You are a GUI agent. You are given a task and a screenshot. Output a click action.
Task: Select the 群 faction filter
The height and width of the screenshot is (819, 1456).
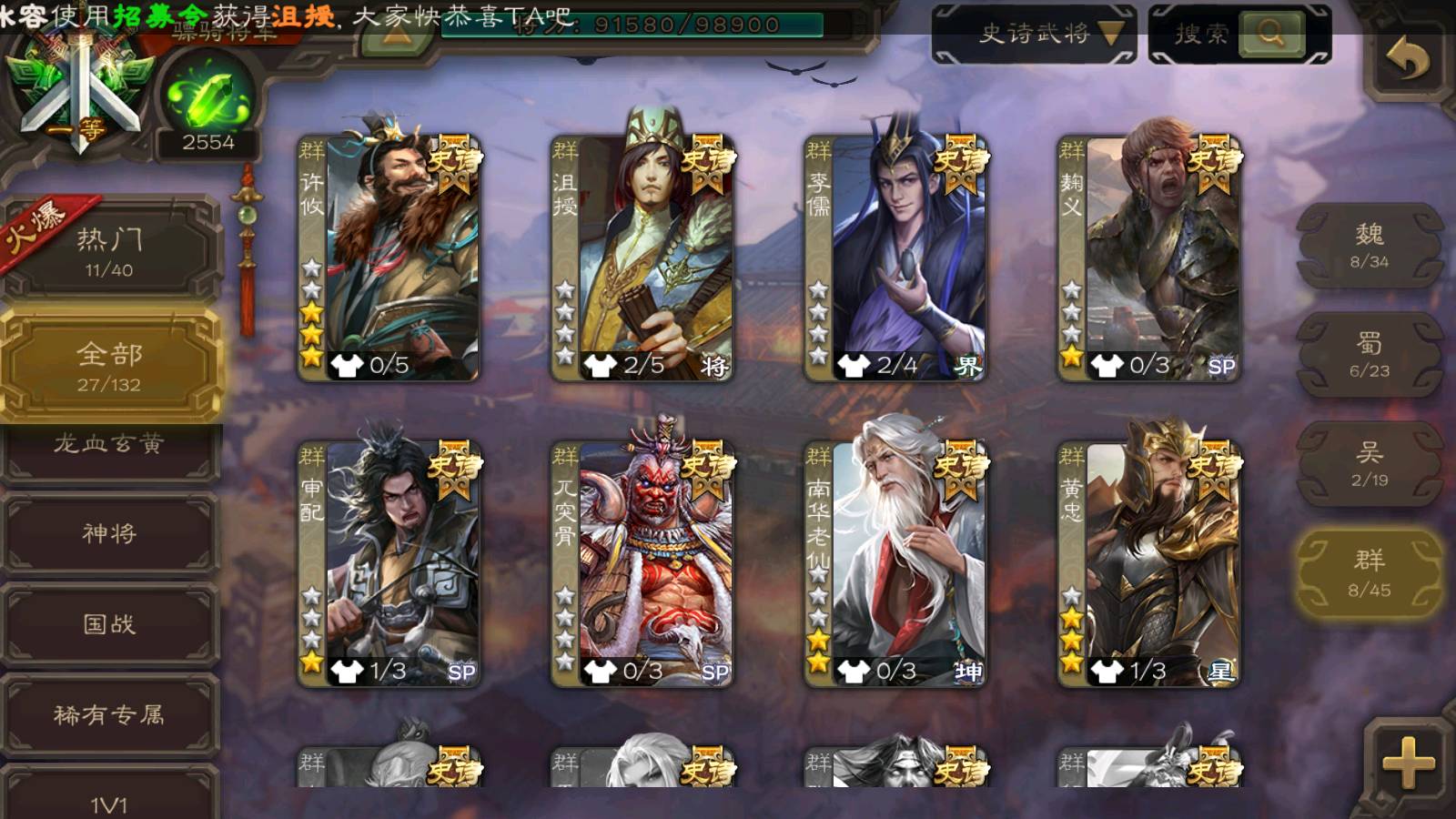point(1369,573)
